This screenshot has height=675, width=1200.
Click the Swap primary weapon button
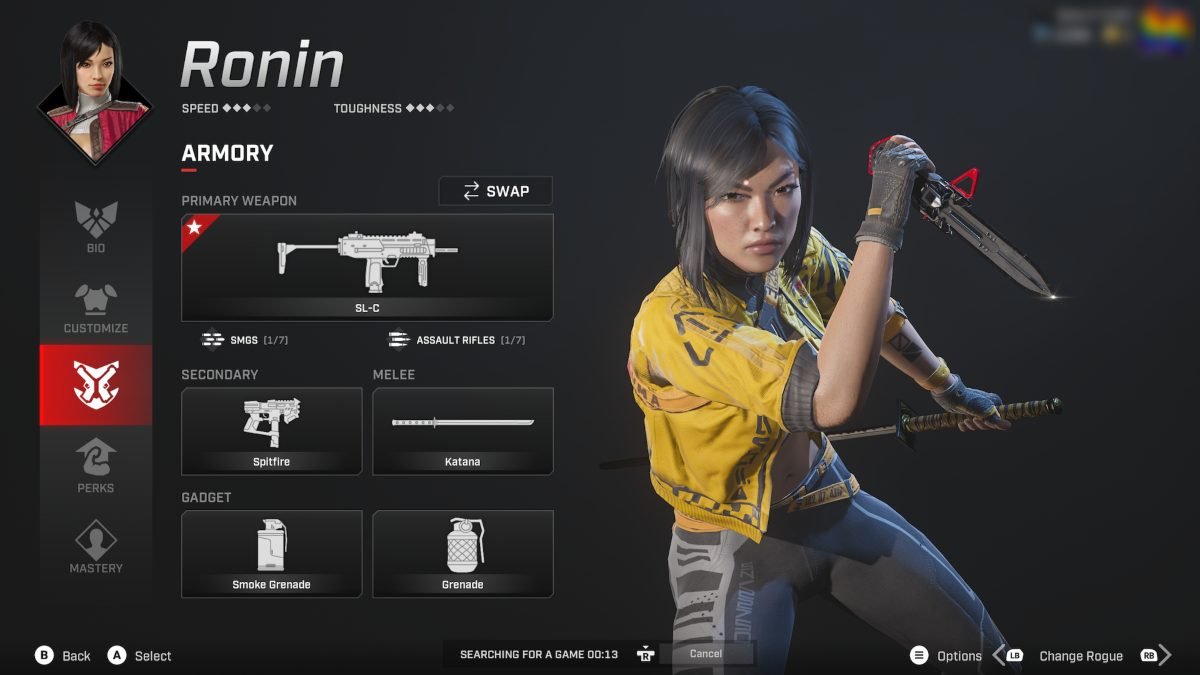point(496,191)
